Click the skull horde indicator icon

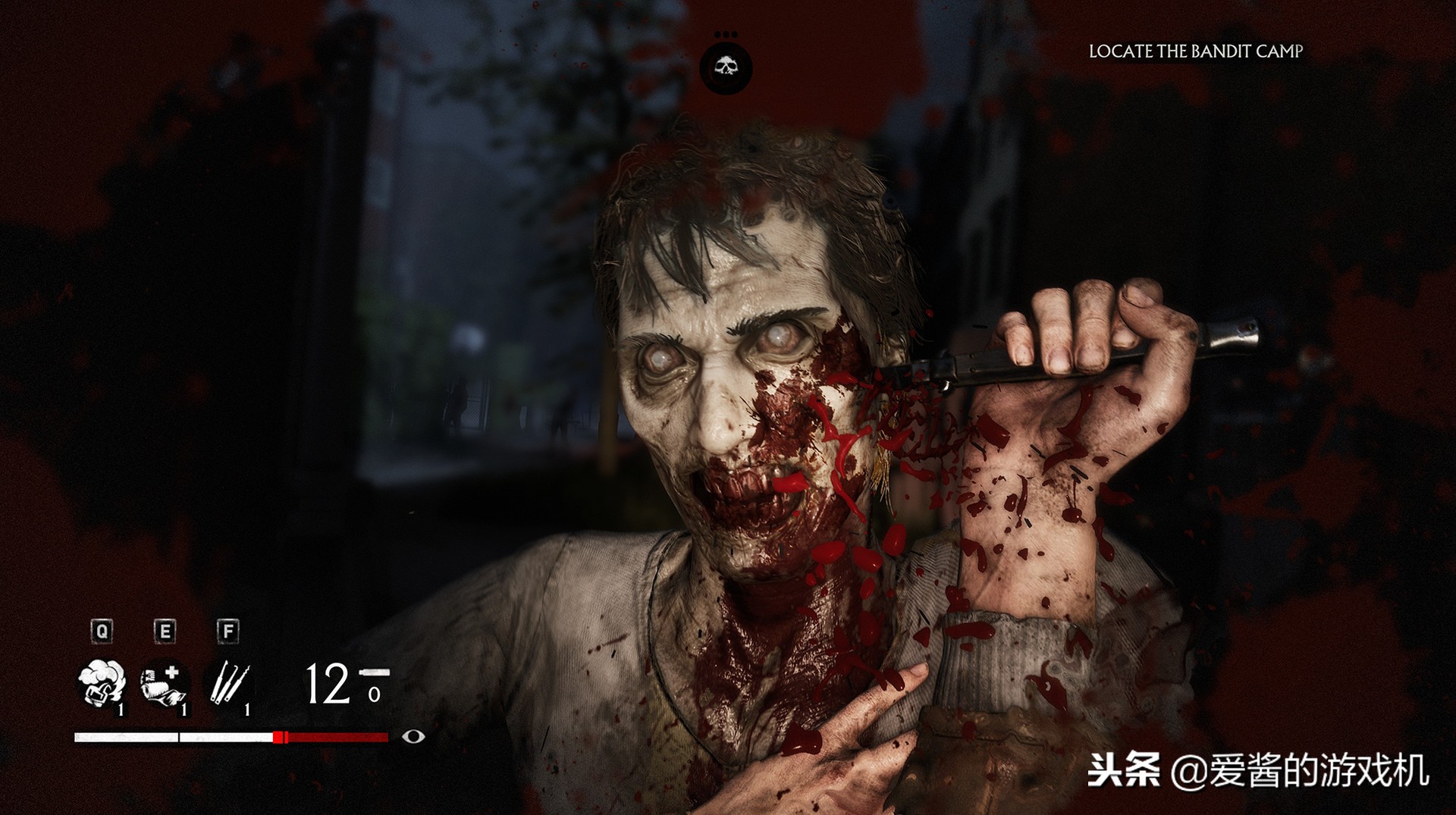pyautogui.click(x=726, y=68)
